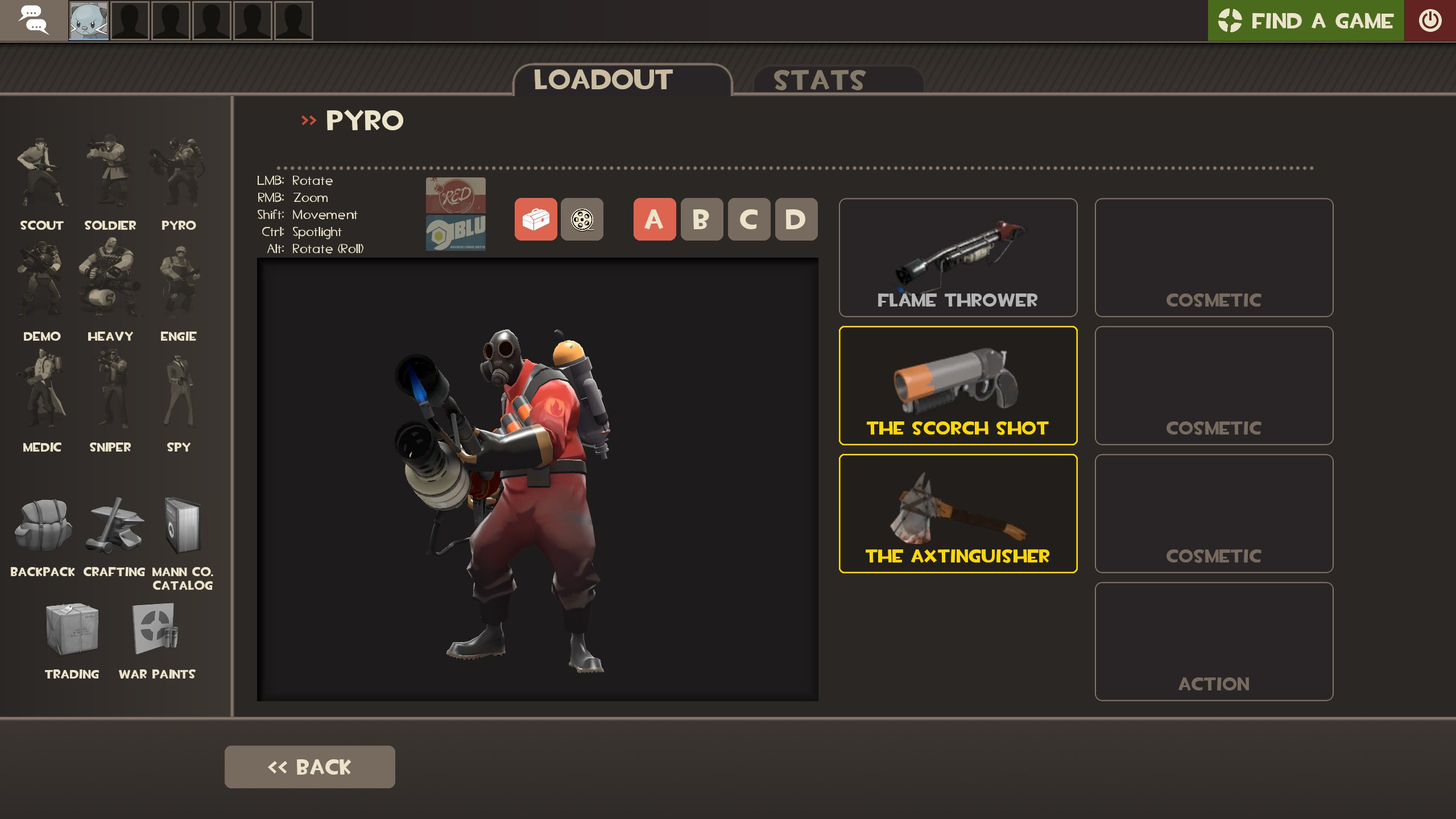Switch to loadout preset D
This screenshot has height=819, width=1456.
[x=796, y=220]
